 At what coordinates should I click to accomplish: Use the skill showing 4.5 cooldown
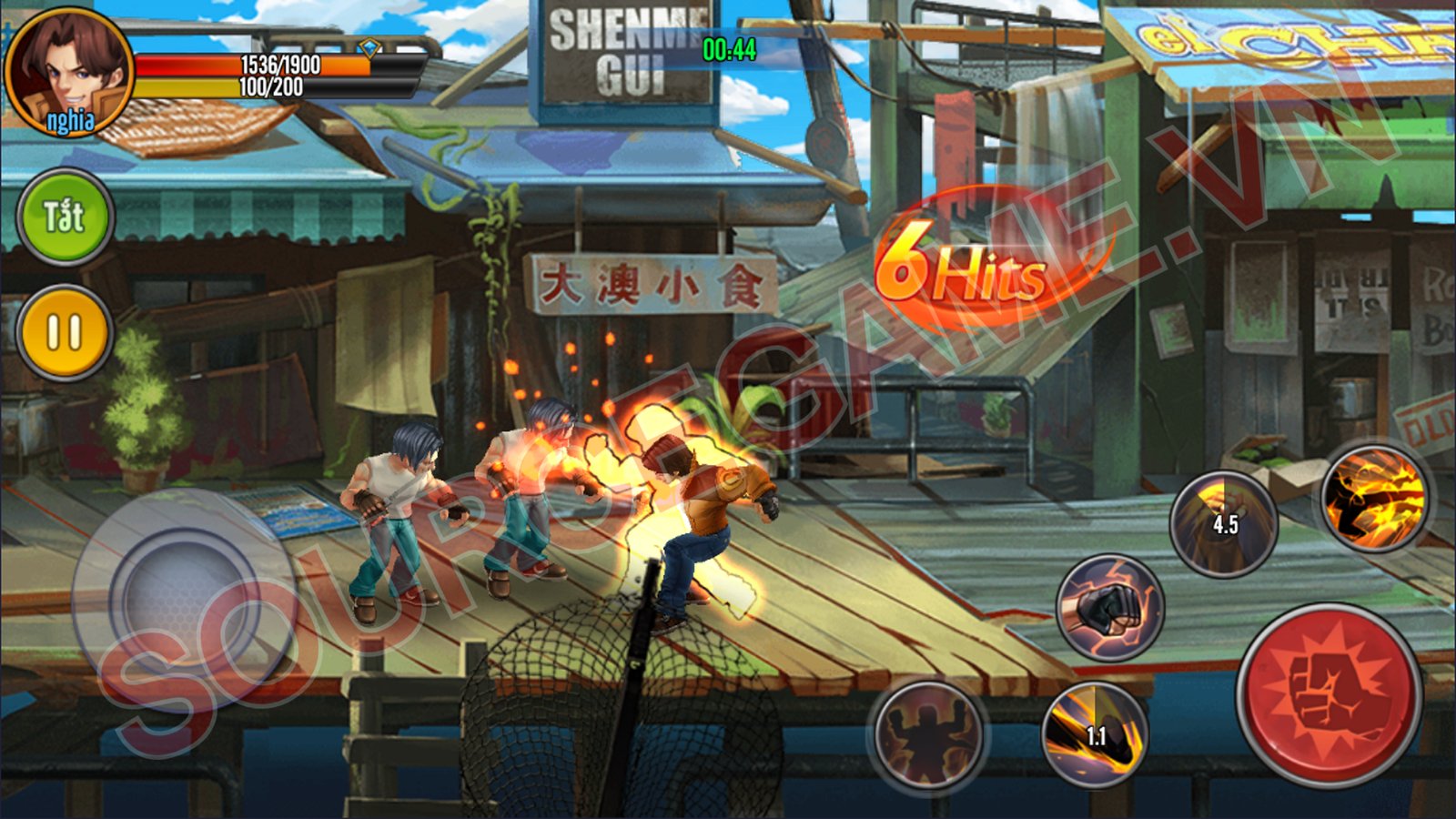[x=1223, y=524]
